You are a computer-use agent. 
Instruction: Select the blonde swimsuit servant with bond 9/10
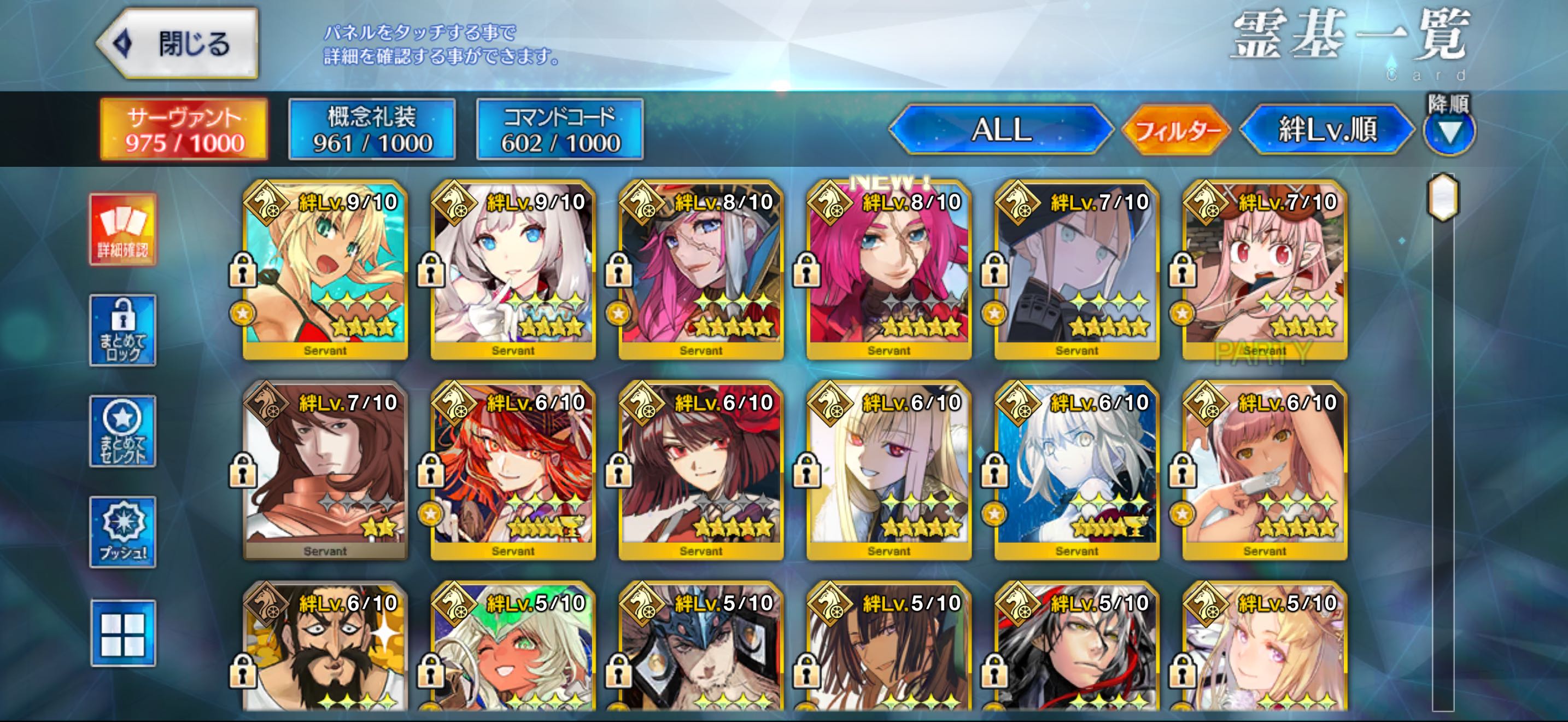coord(326,270)
